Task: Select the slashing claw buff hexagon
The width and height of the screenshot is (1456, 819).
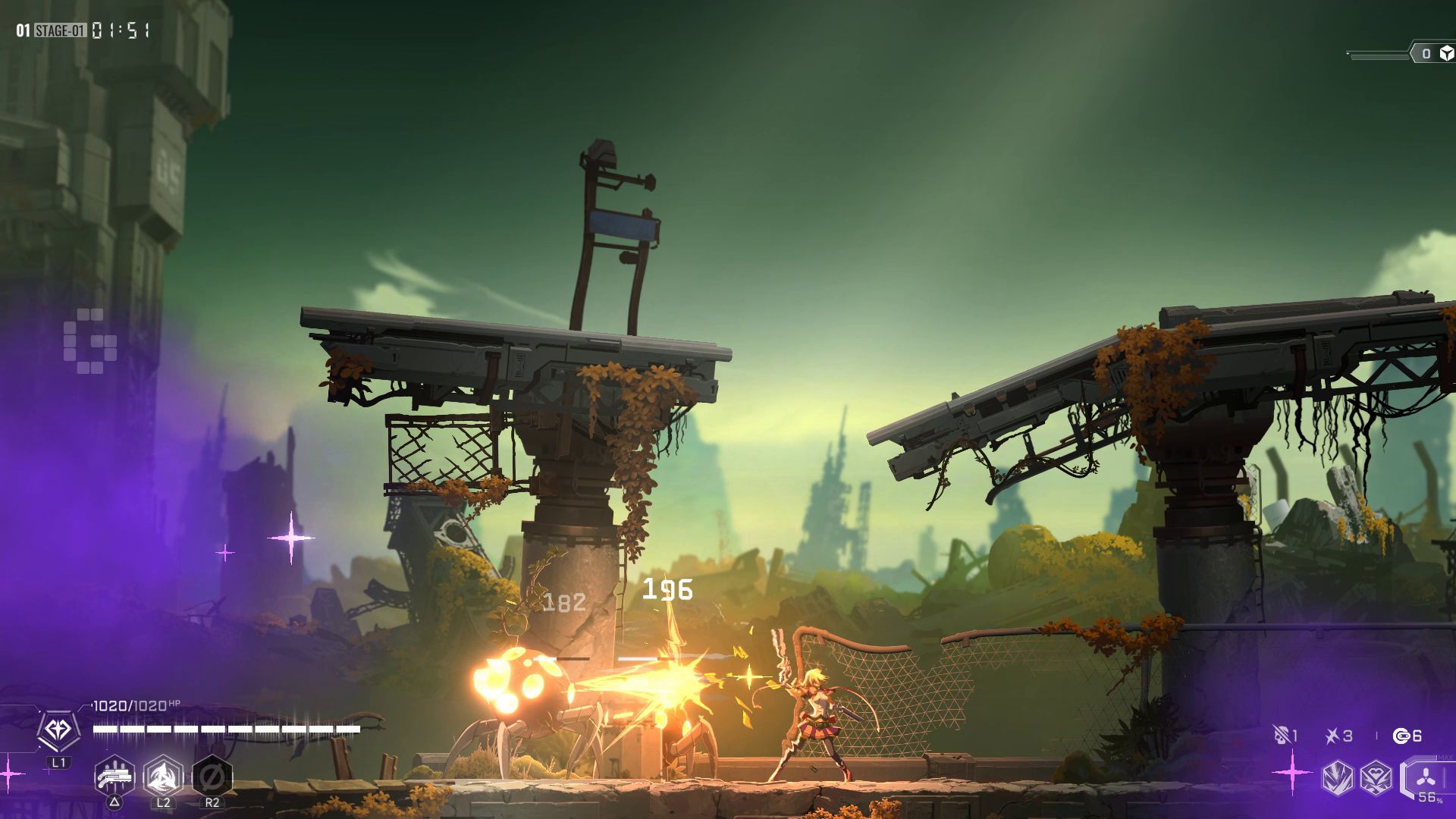Action: tap(1337, 778)
